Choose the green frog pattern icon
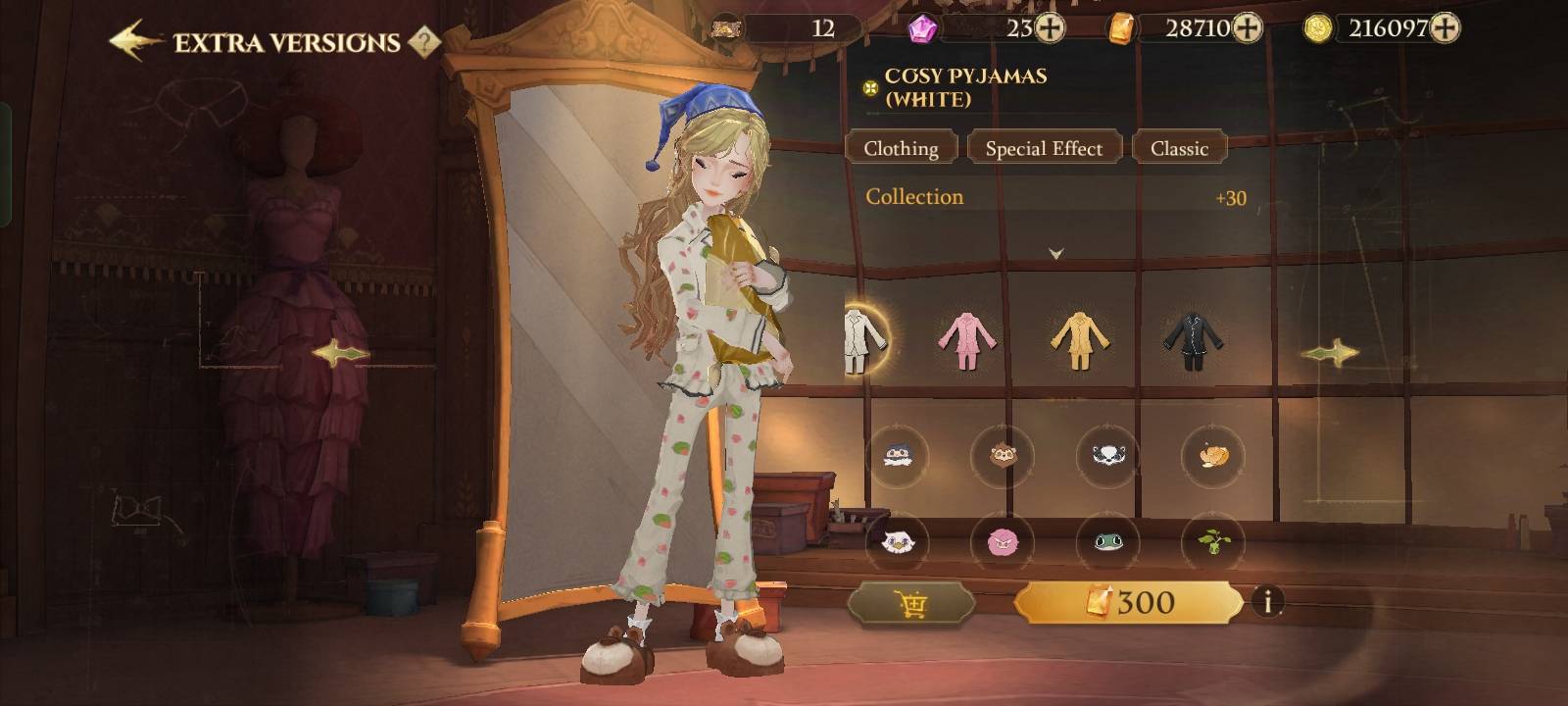The height and width of the screenshot is (706, 1568). point(1107,540)
